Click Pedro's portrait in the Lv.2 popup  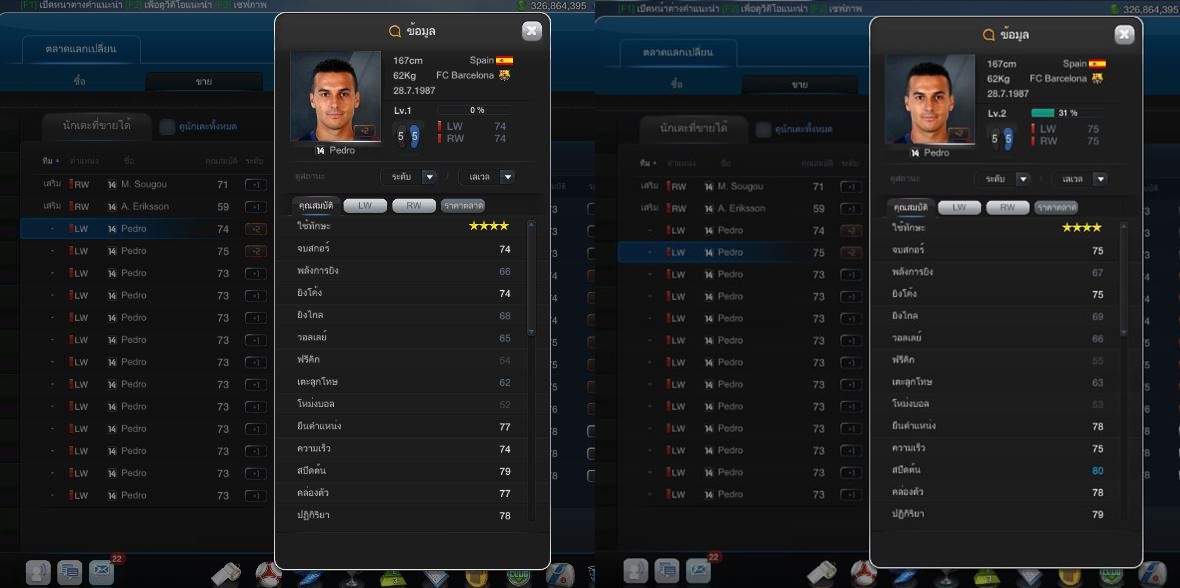pos(929,99)
